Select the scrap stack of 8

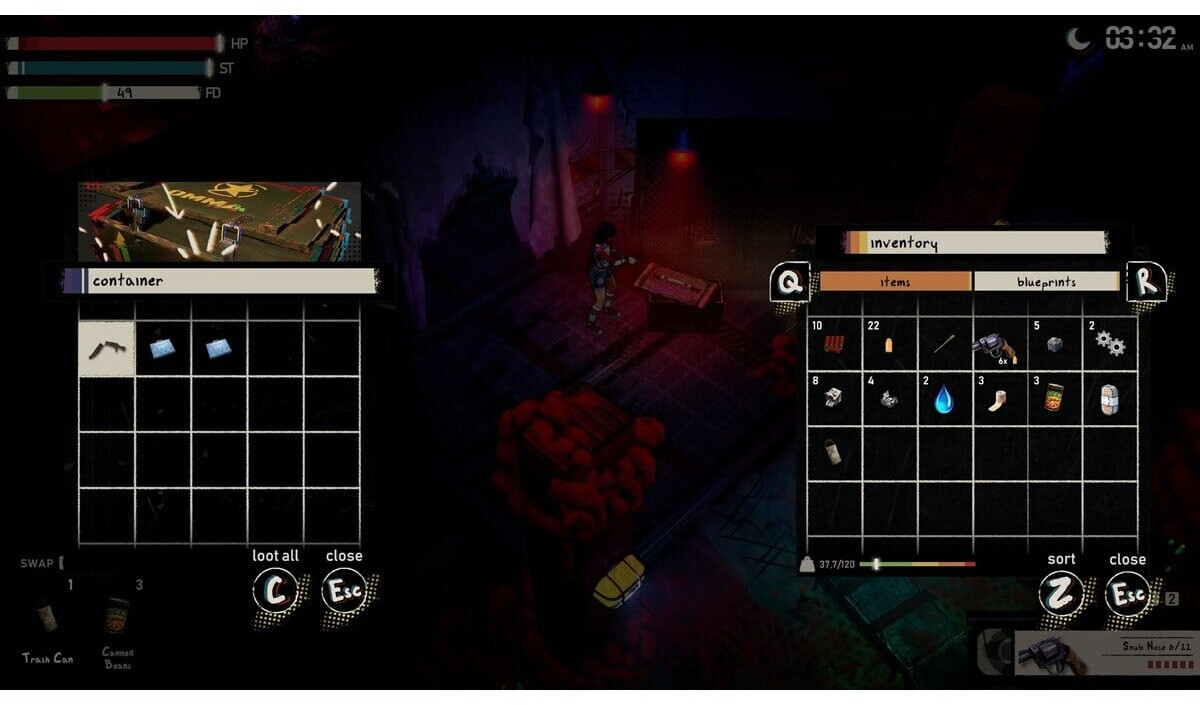tap(834, 400)
